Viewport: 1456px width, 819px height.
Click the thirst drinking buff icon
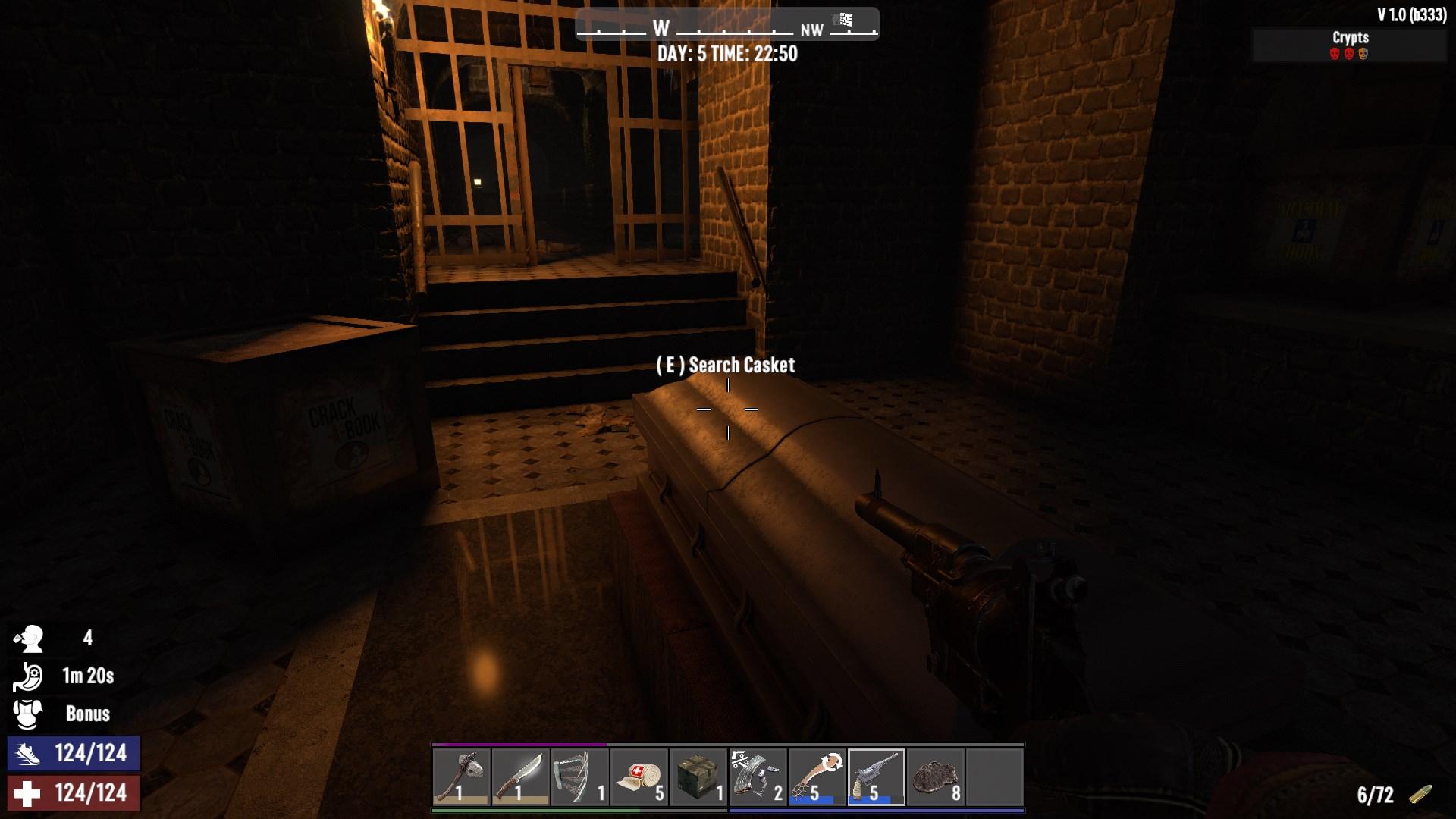coord(29,639)
